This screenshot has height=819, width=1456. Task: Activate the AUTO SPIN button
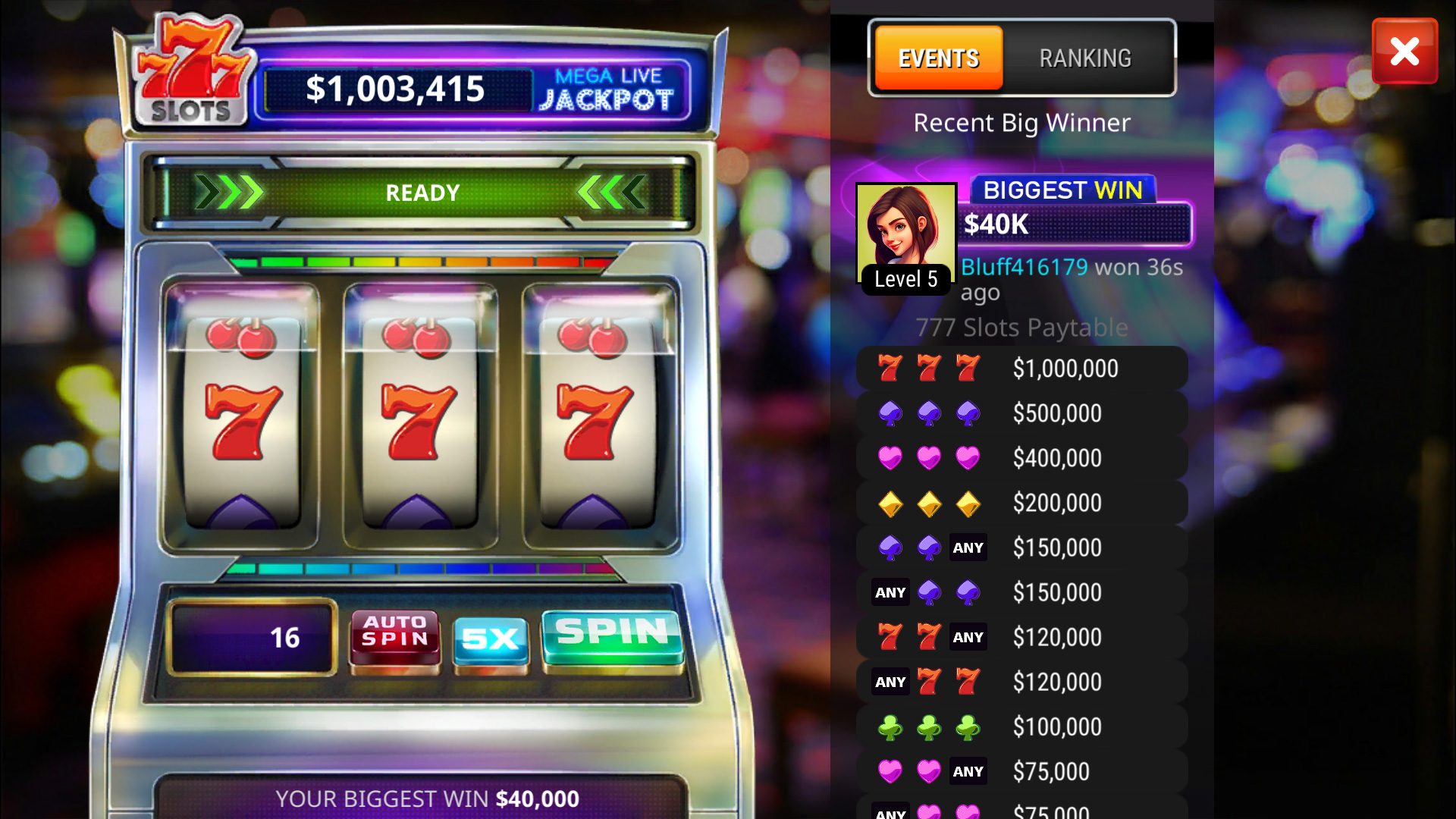pyautogui.click(x=394, y=635)
